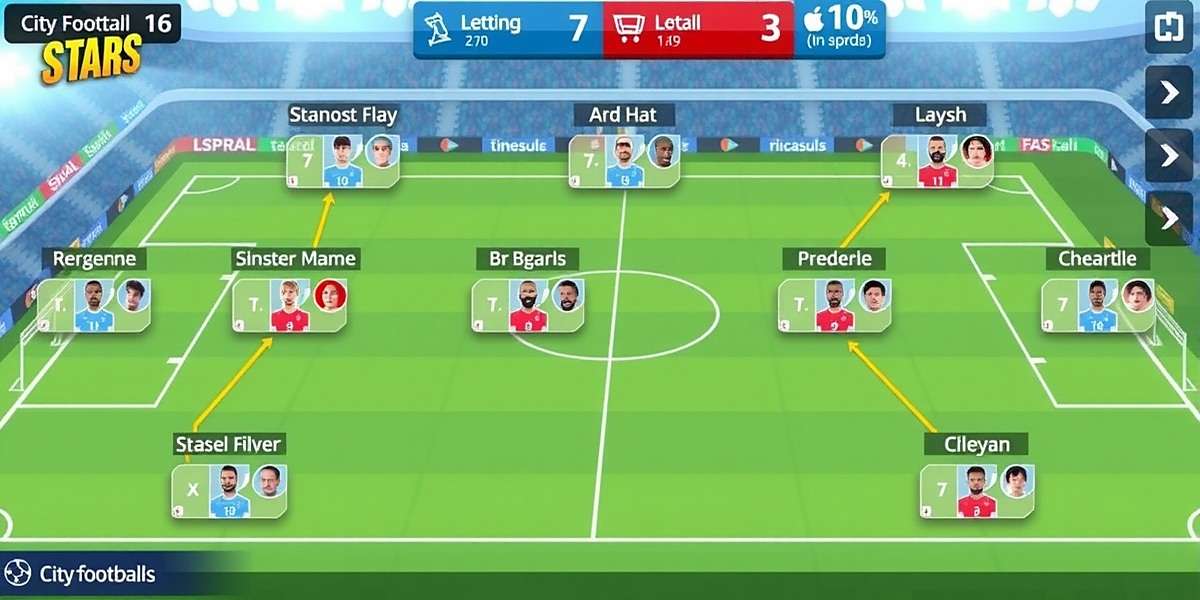Select the Stasel Filver player card
The image size is (1200, 600).
pos(230,491)
